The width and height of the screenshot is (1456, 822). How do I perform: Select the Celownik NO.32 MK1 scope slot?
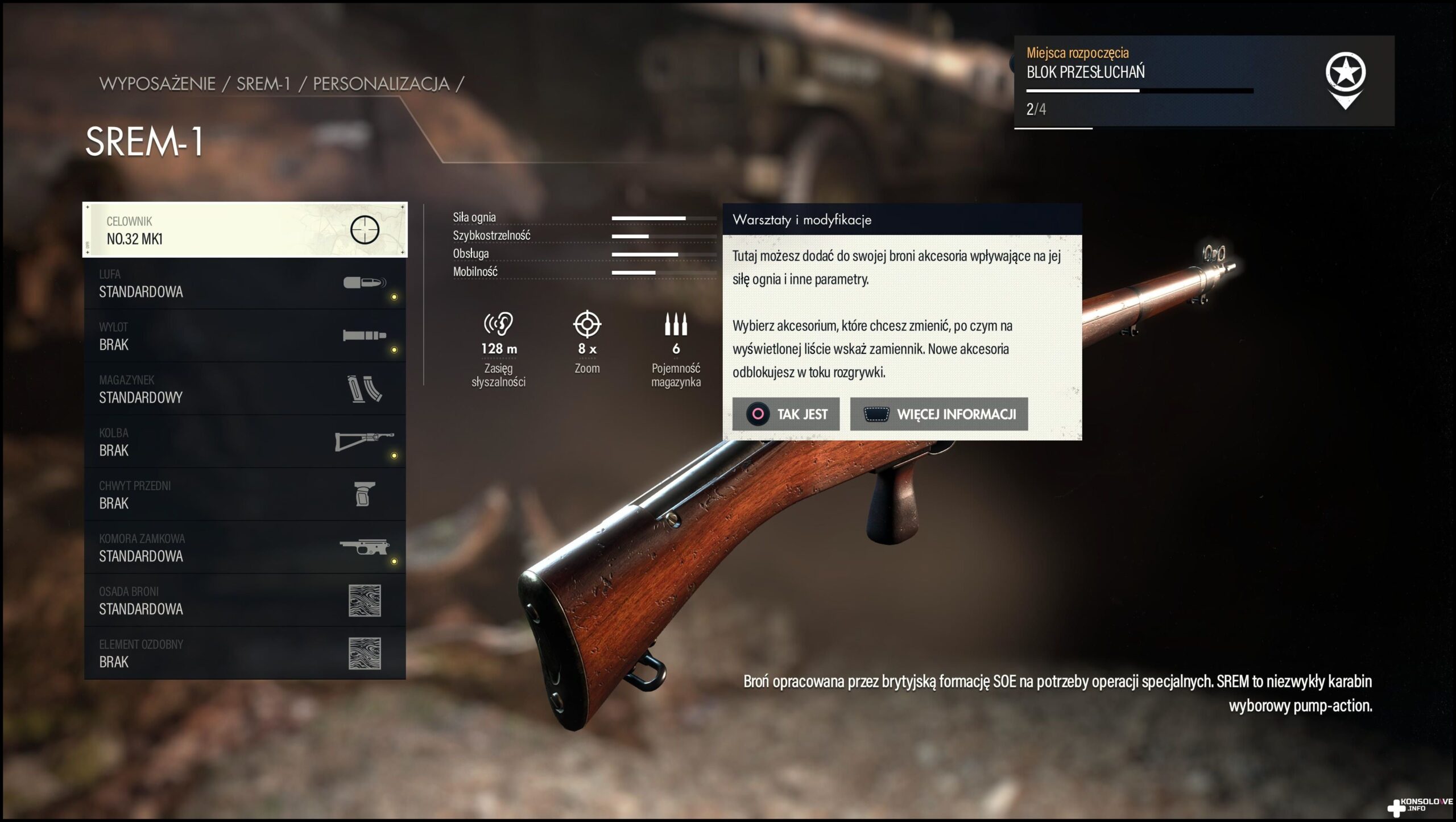click(x=245, y=230)
